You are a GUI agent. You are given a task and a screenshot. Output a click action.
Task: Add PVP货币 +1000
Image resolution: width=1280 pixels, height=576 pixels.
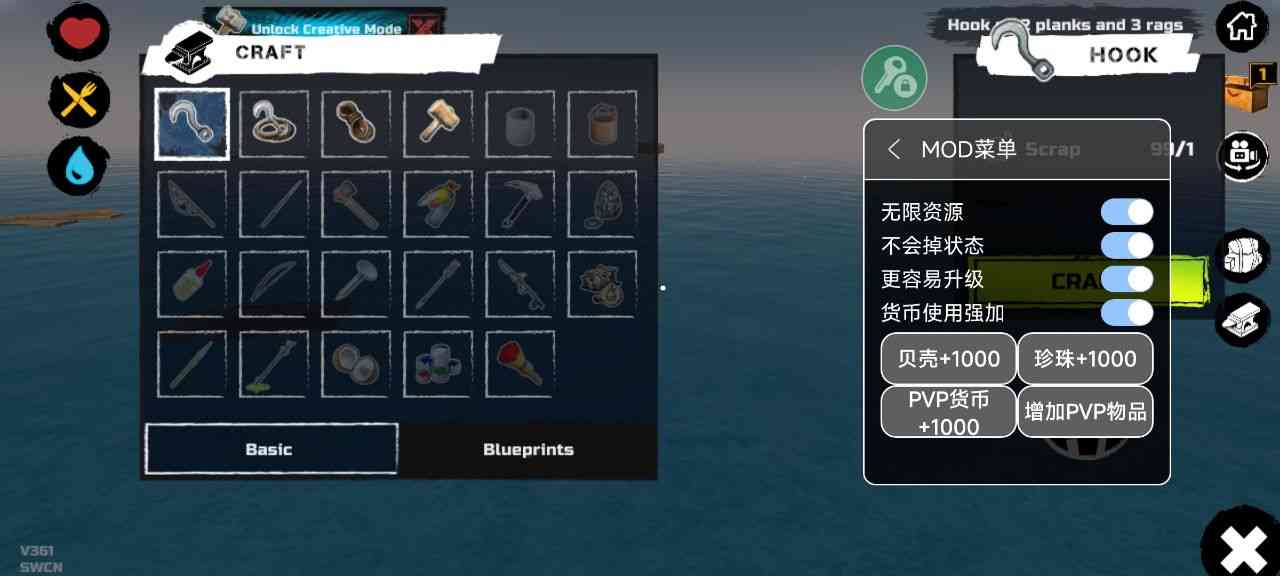coord(948,412)
